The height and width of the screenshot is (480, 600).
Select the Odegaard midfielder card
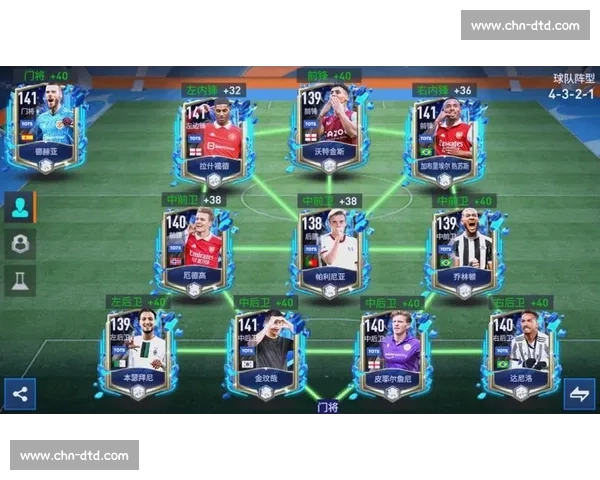pyautogui.click(x=194, y=250)
